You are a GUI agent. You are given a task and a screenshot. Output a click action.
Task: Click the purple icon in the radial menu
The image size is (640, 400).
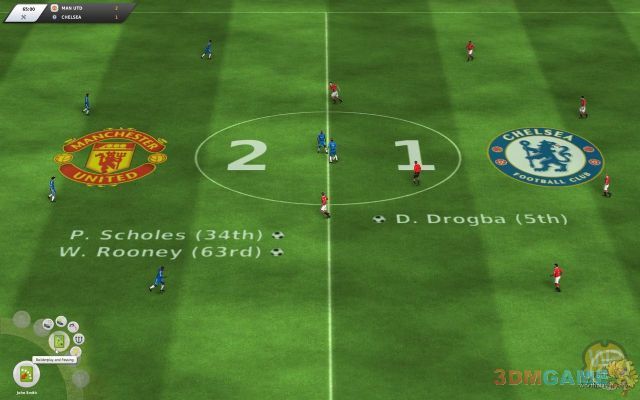(x=73, y=326)
